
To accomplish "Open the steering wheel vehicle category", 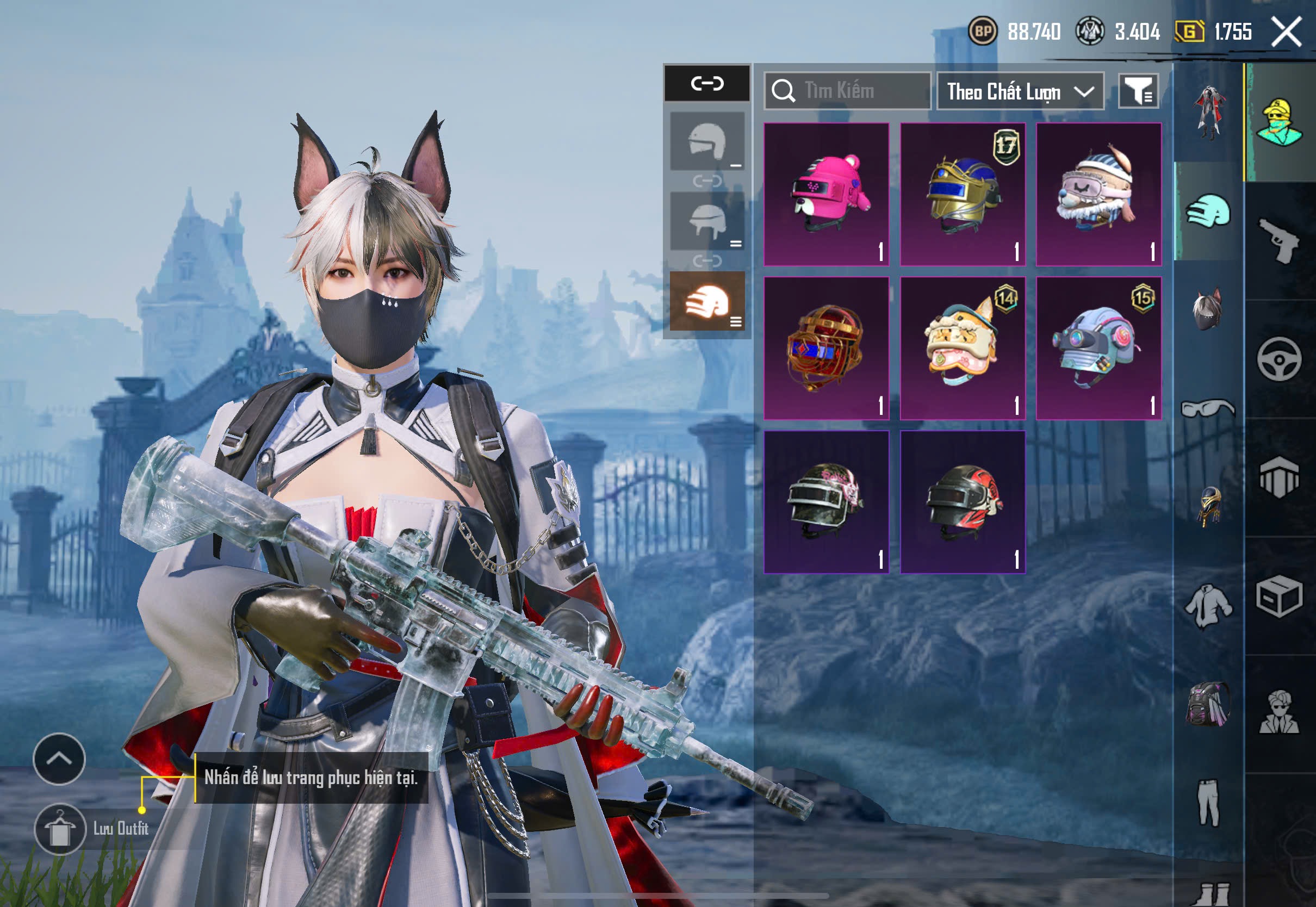I will point(1279,359).
